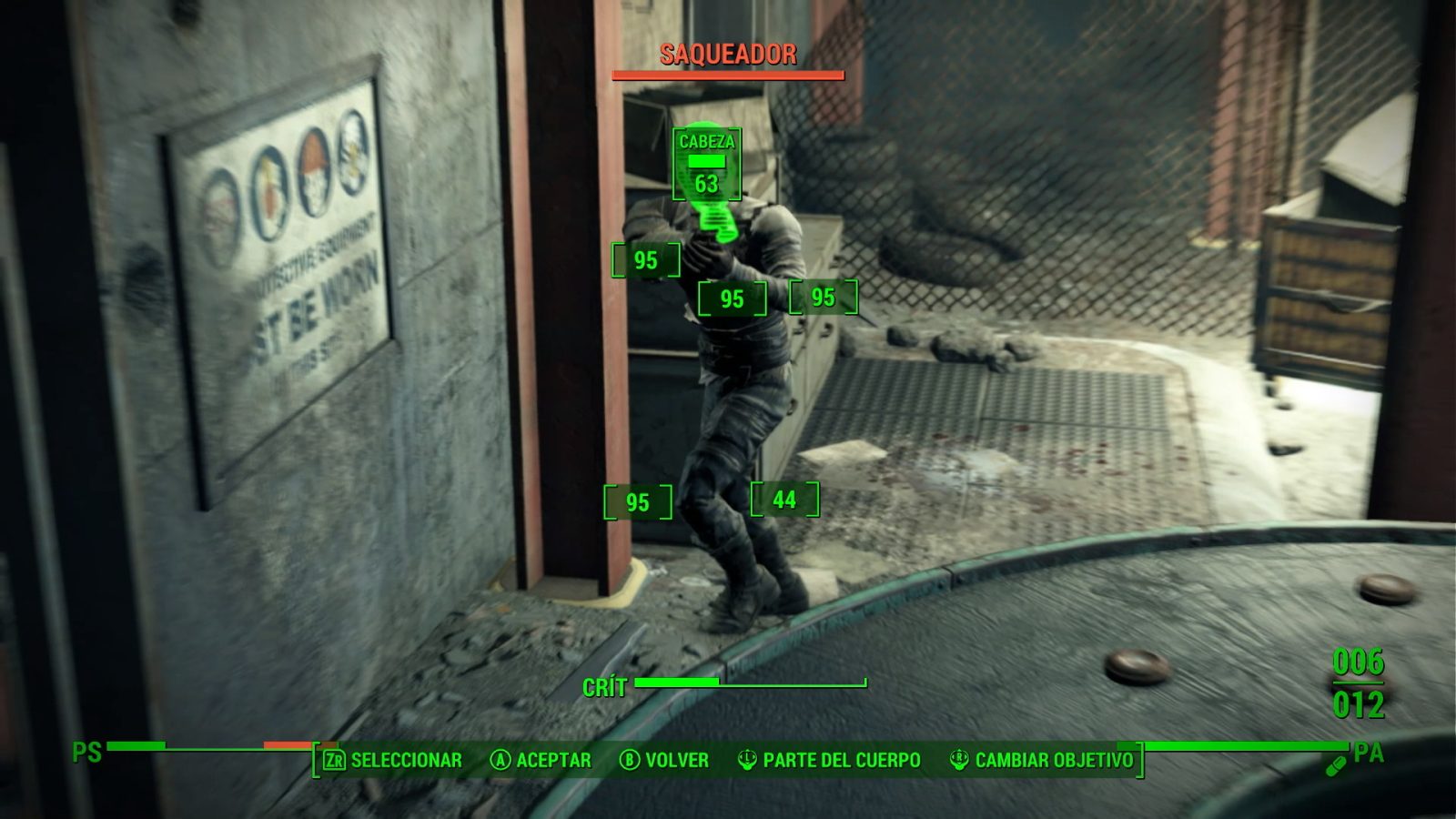Viewport: 1456px width, 819px height.
Task: Target the leg showing 44 percent chance
Action: (784, 500)
